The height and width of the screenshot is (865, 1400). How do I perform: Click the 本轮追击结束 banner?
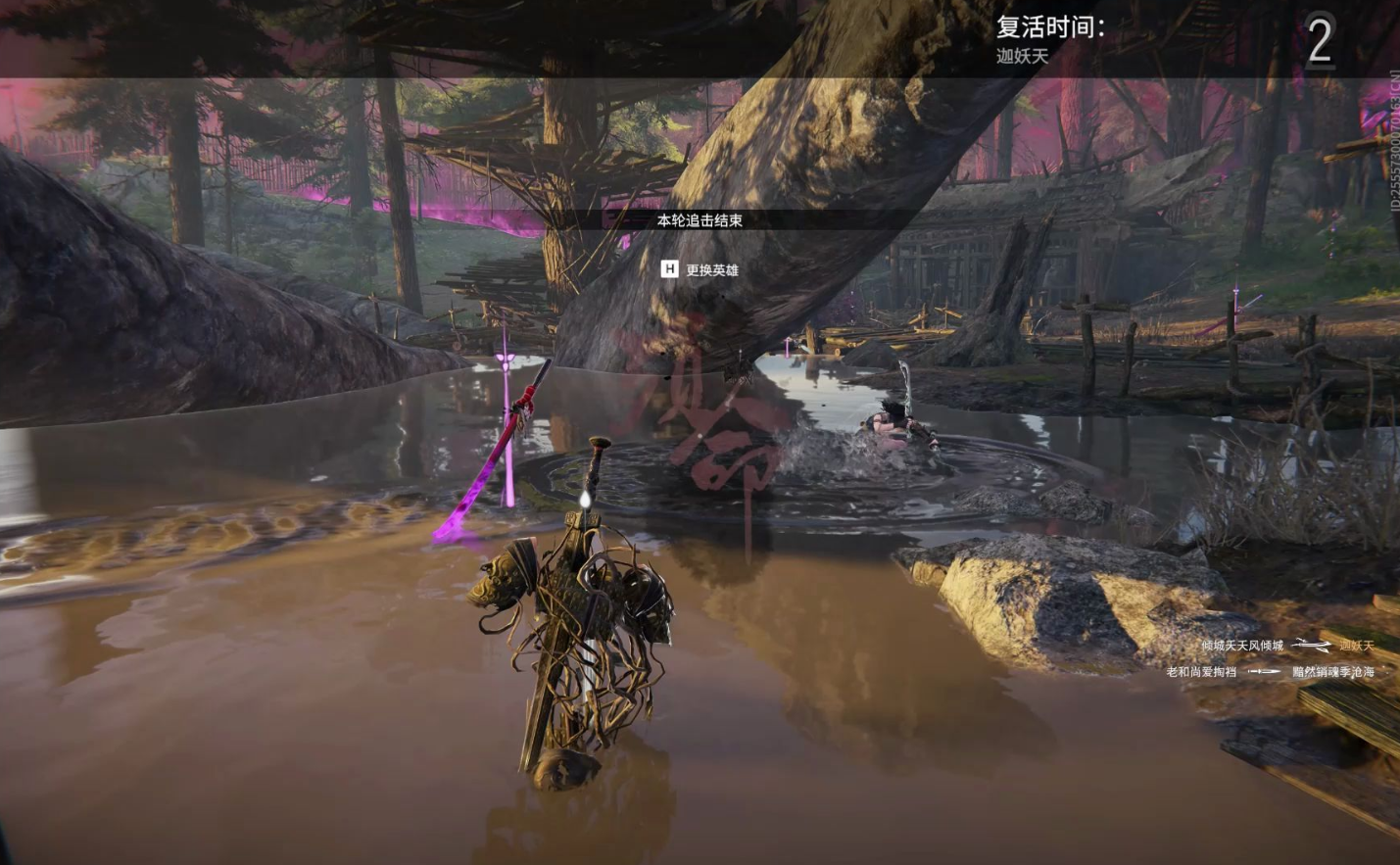tap(700, 220)
